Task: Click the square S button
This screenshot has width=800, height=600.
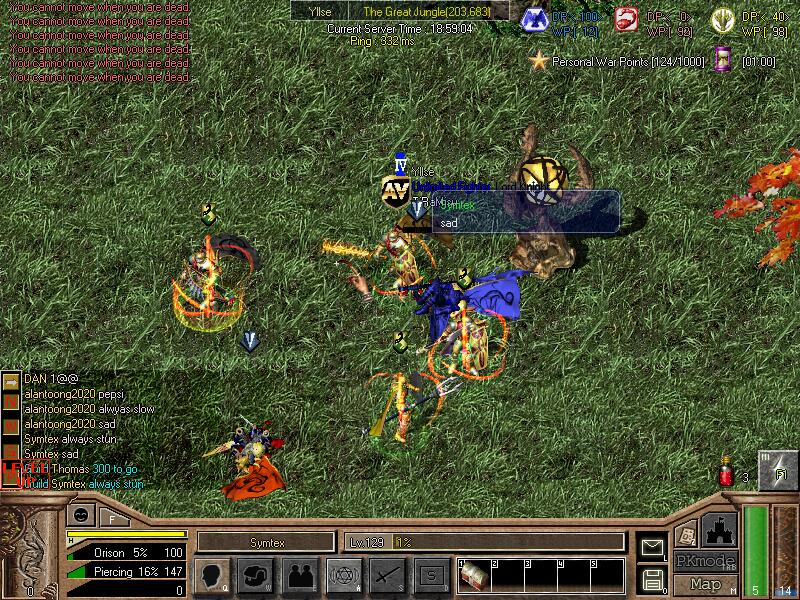Action: tap(431, 577)
